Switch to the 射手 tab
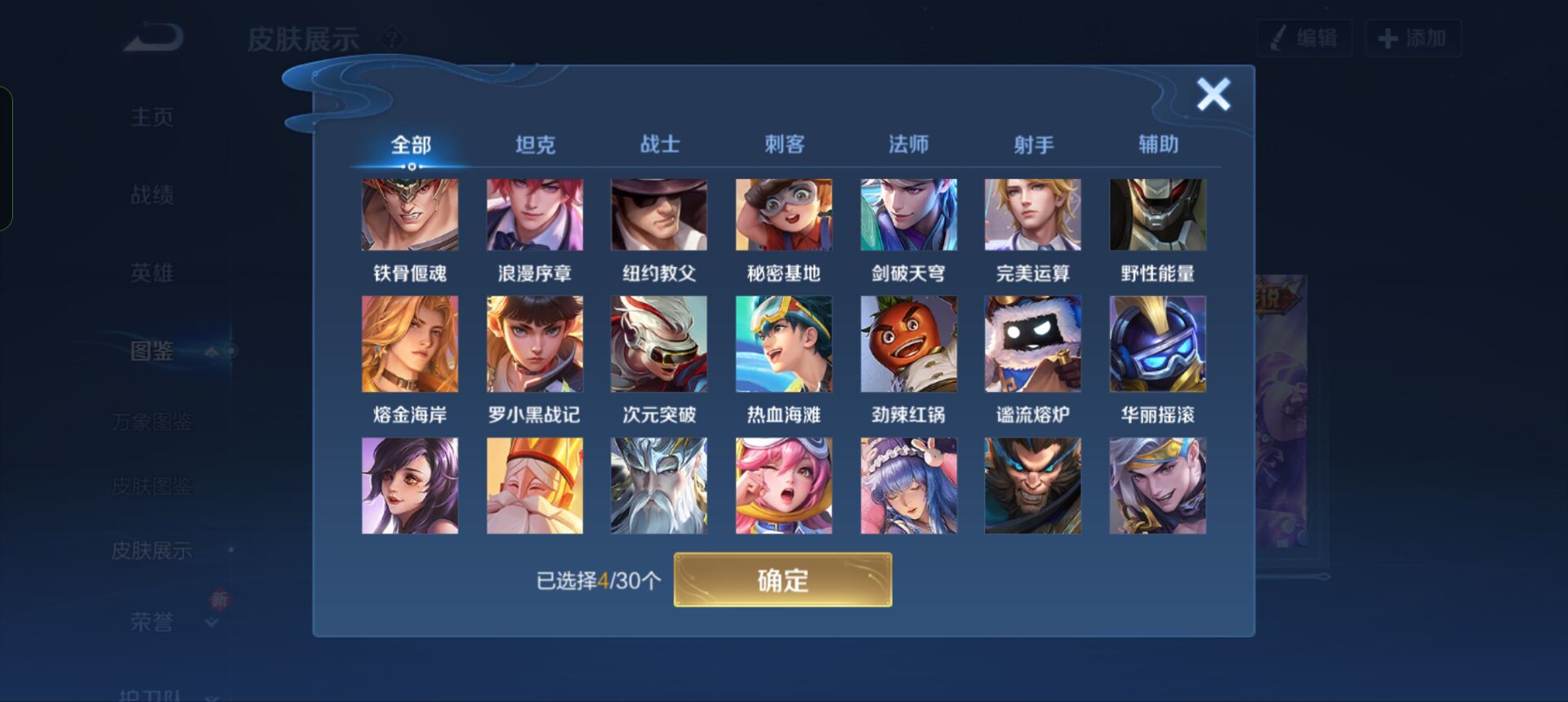The image size is (1568, 702). (x=1033, y=143)
